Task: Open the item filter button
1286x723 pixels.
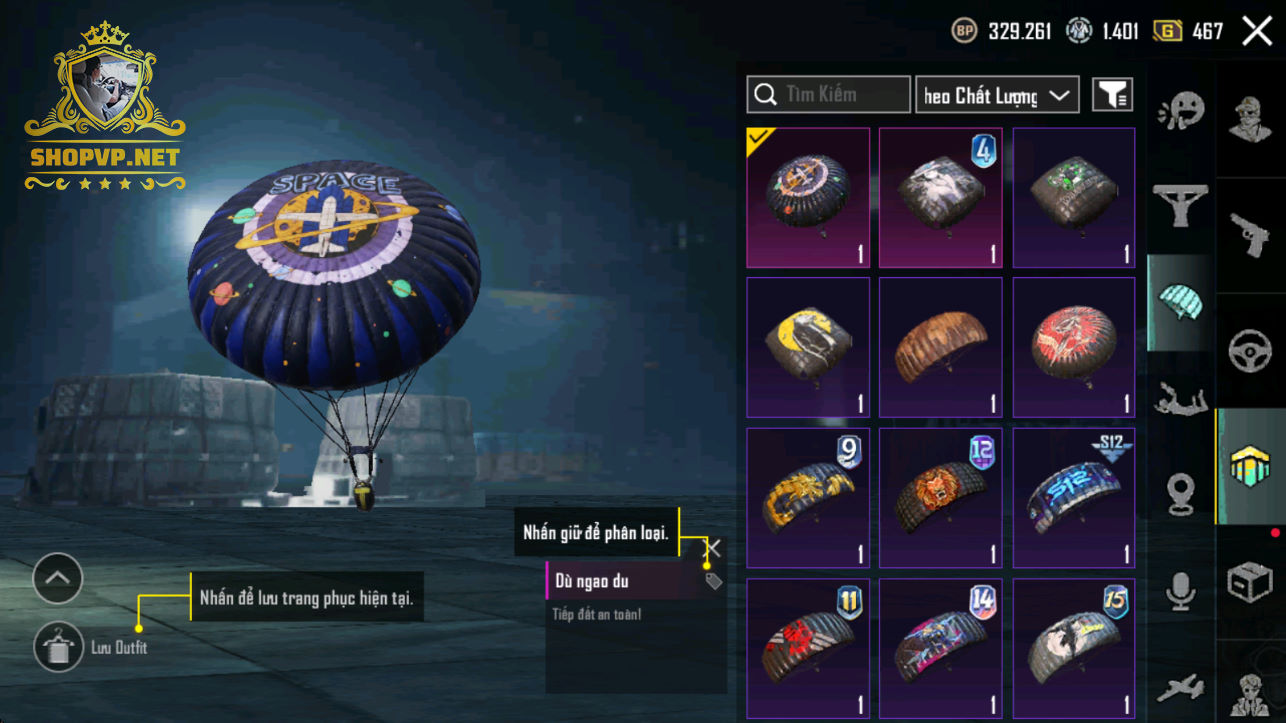Action: [x=1112, y=95]
